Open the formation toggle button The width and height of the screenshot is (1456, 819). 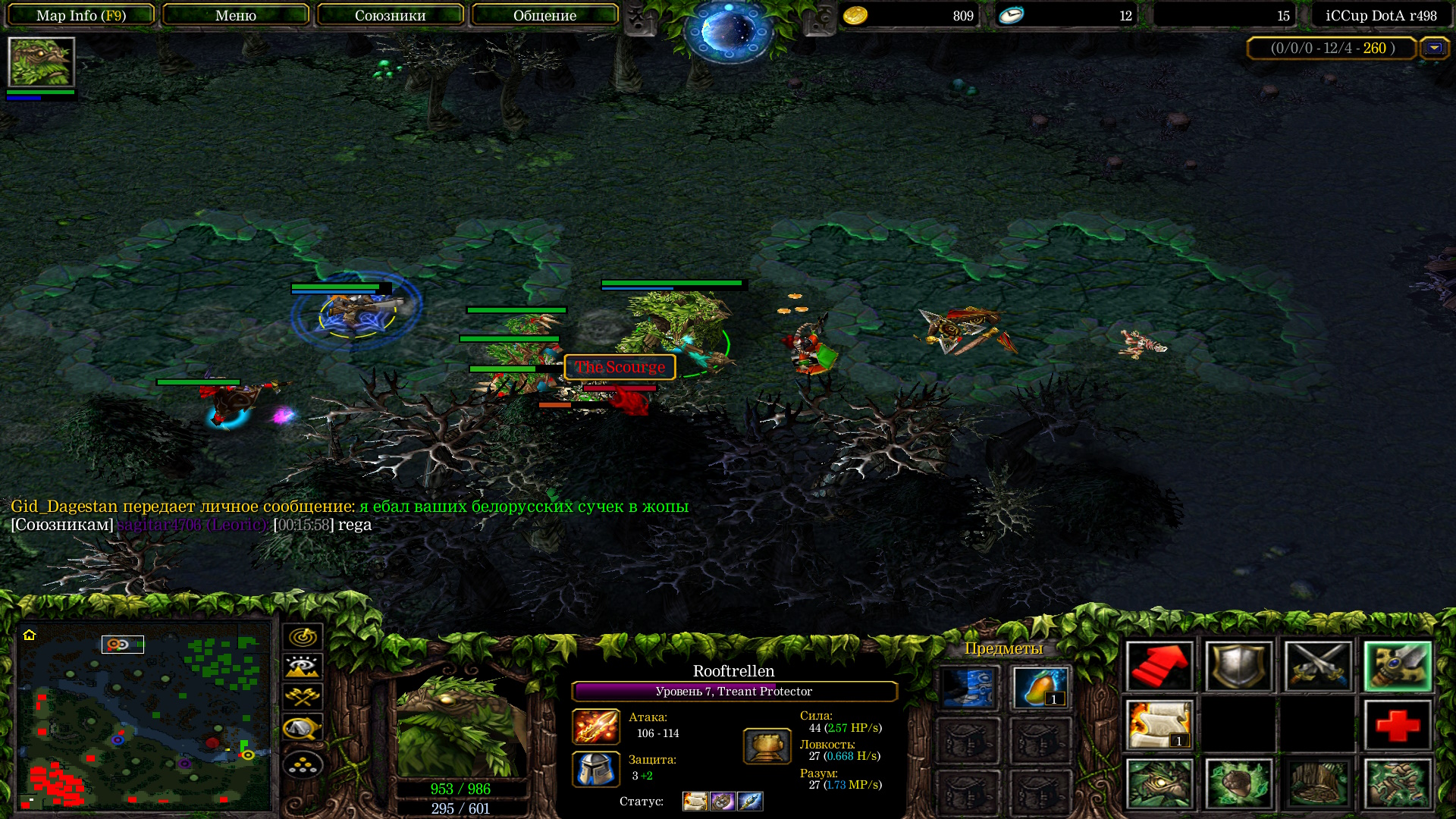pyautogui.click(x=303, y=765)
